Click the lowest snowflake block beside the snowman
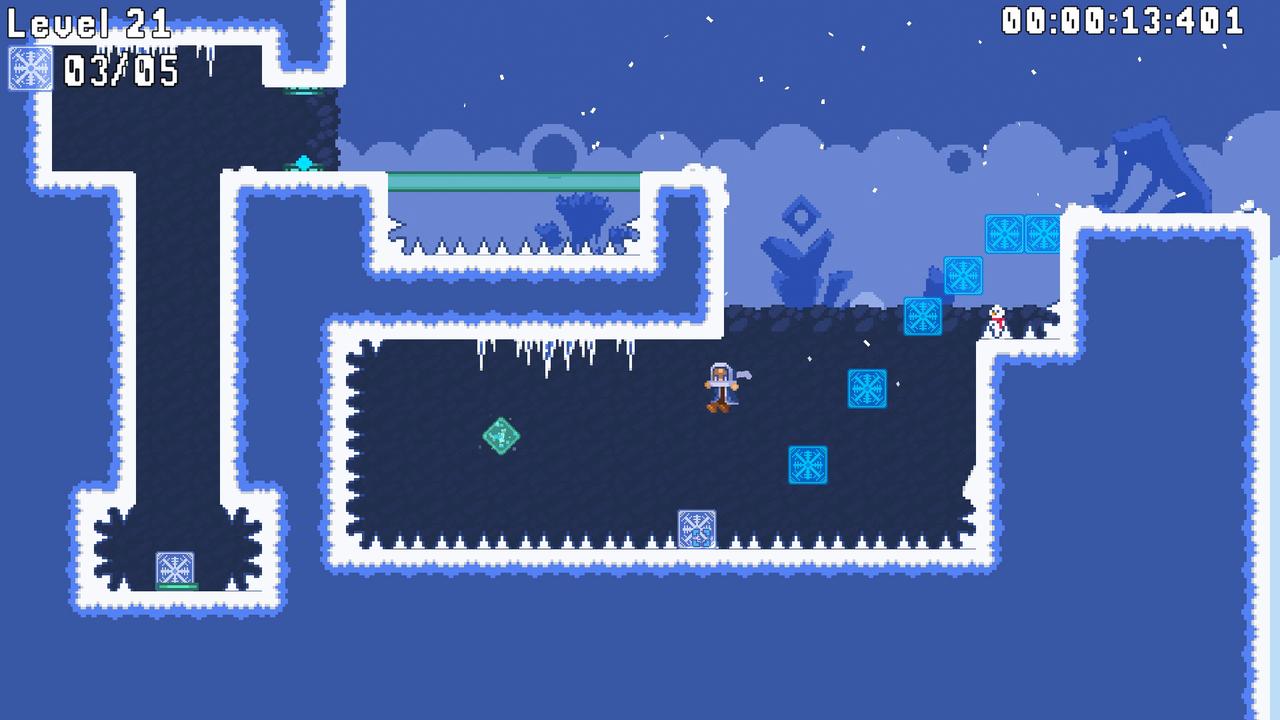Viewport: 1280px width, 720px height. pyautogui.click(x=921, y=314)
